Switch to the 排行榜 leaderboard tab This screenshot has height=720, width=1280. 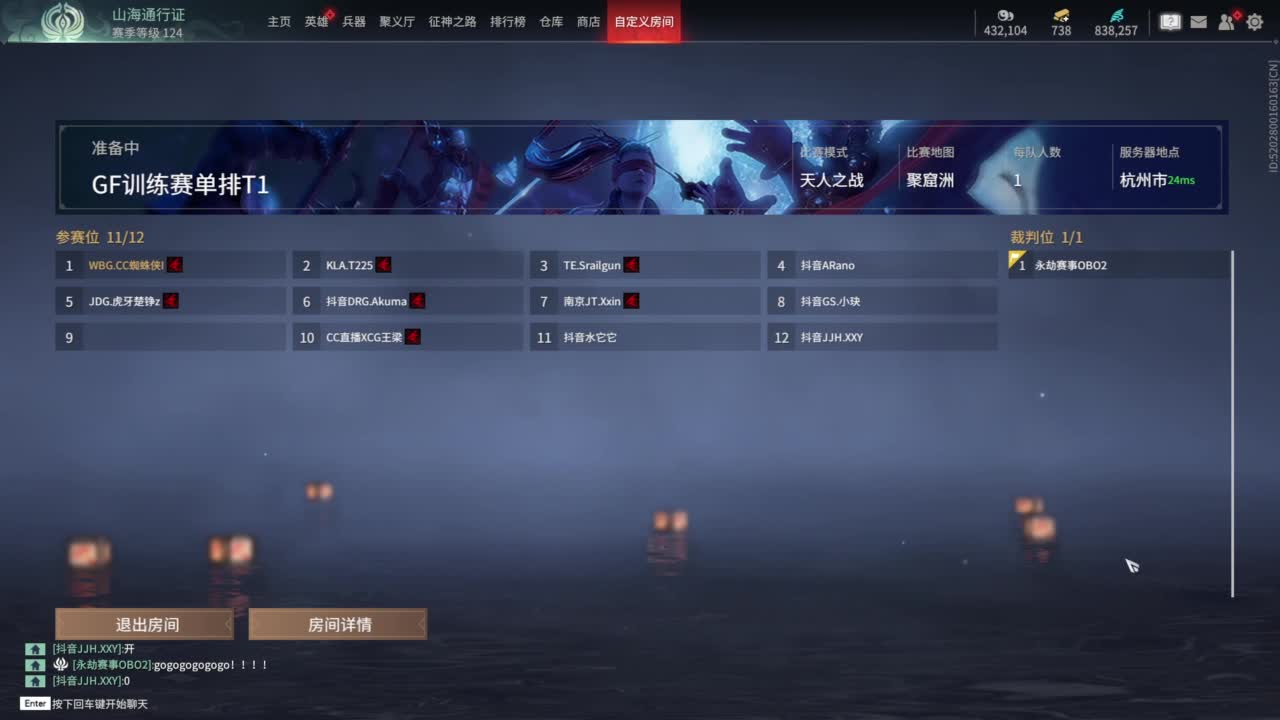508,20
